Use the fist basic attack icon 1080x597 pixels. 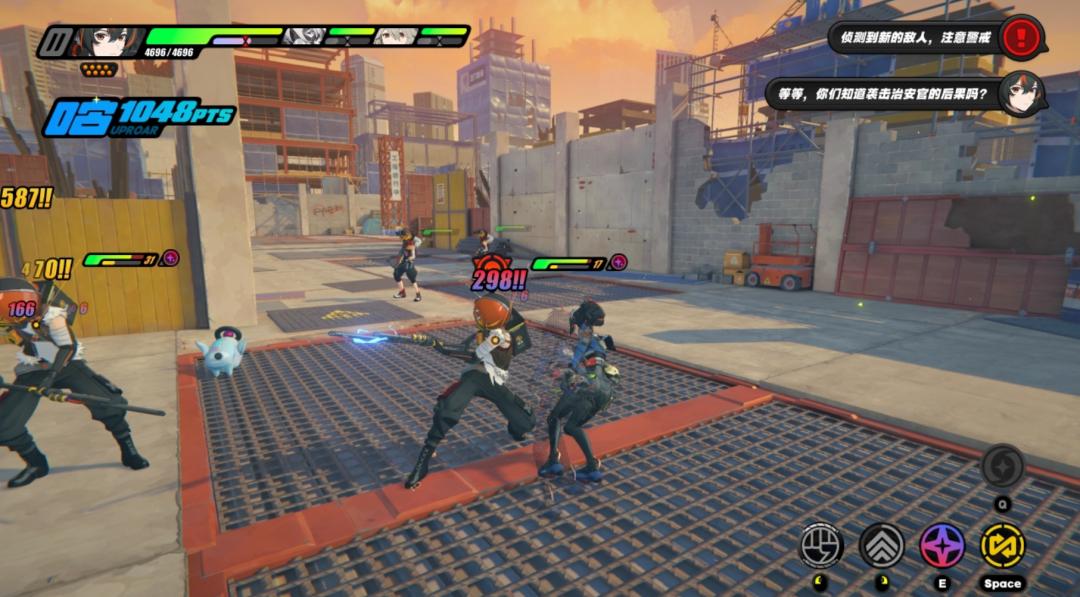pos(821,545)
